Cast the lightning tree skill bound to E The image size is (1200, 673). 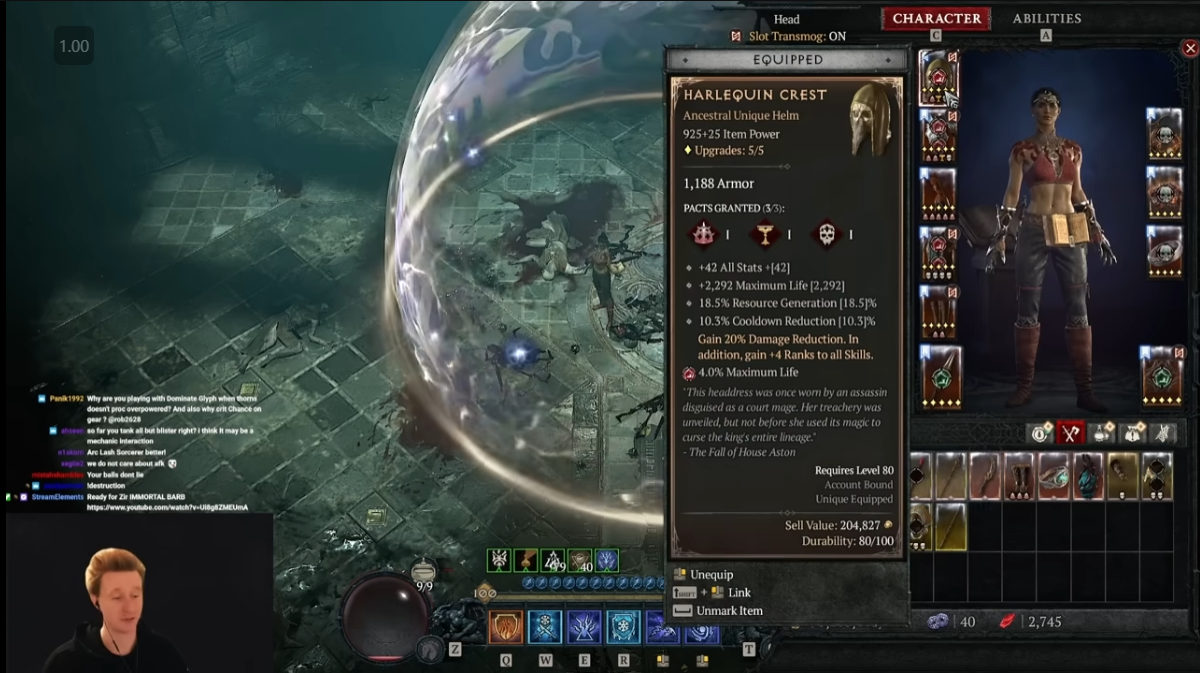point(584,627)
